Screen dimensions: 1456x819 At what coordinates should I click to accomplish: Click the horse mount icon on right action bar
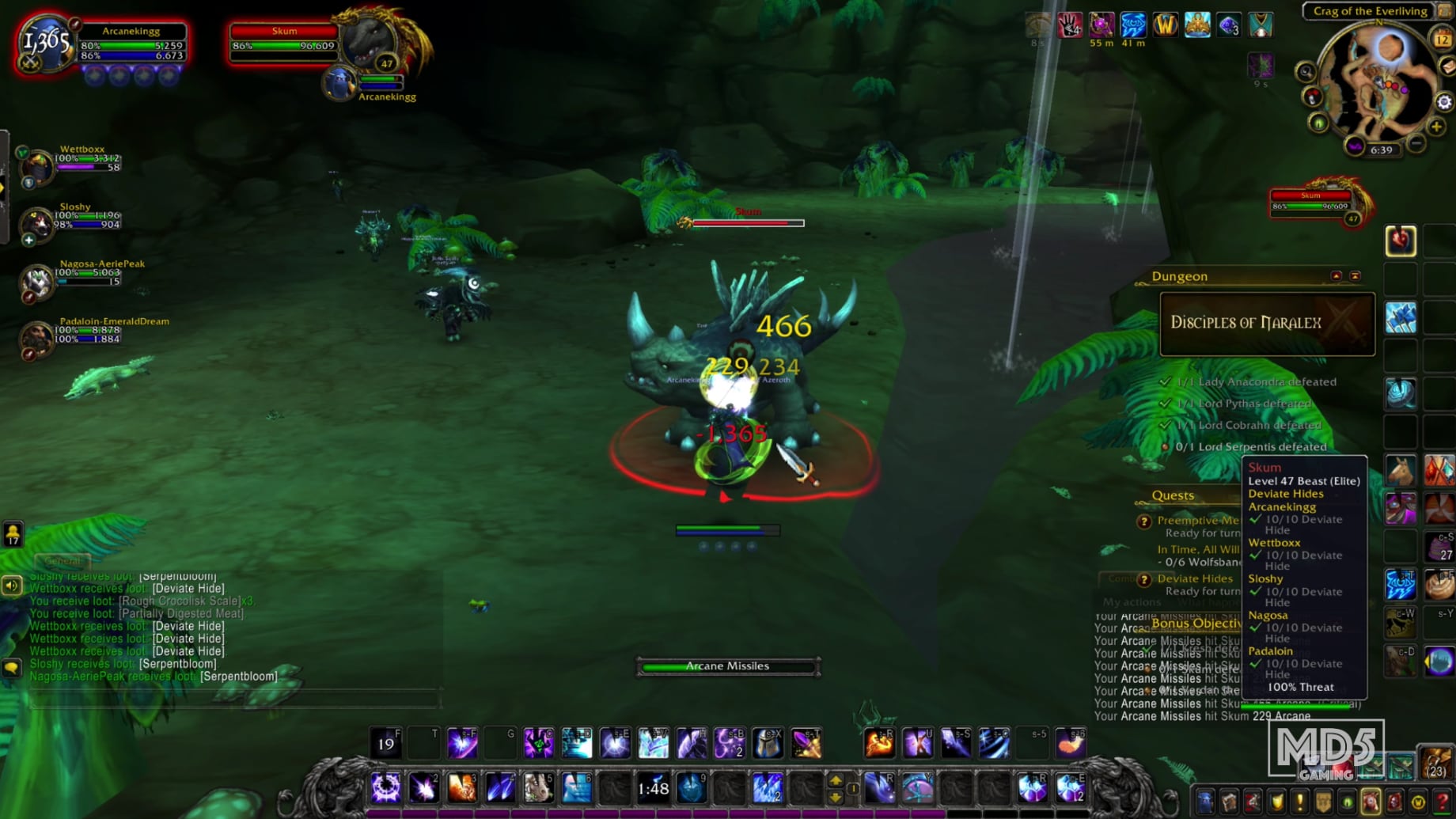click(x=1401, y=469)
